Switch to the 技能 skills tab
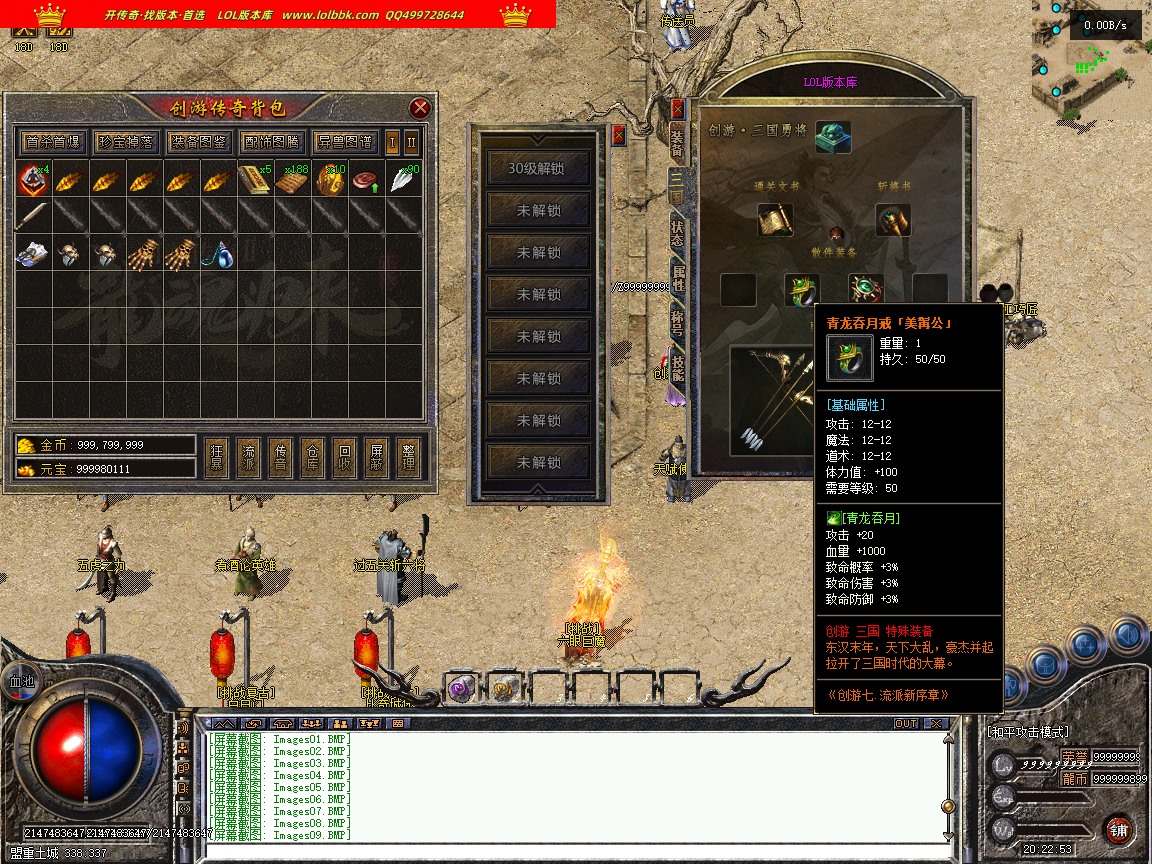Image resolution: width=1152 pixels, height=864 pixels. coord(677,367)
